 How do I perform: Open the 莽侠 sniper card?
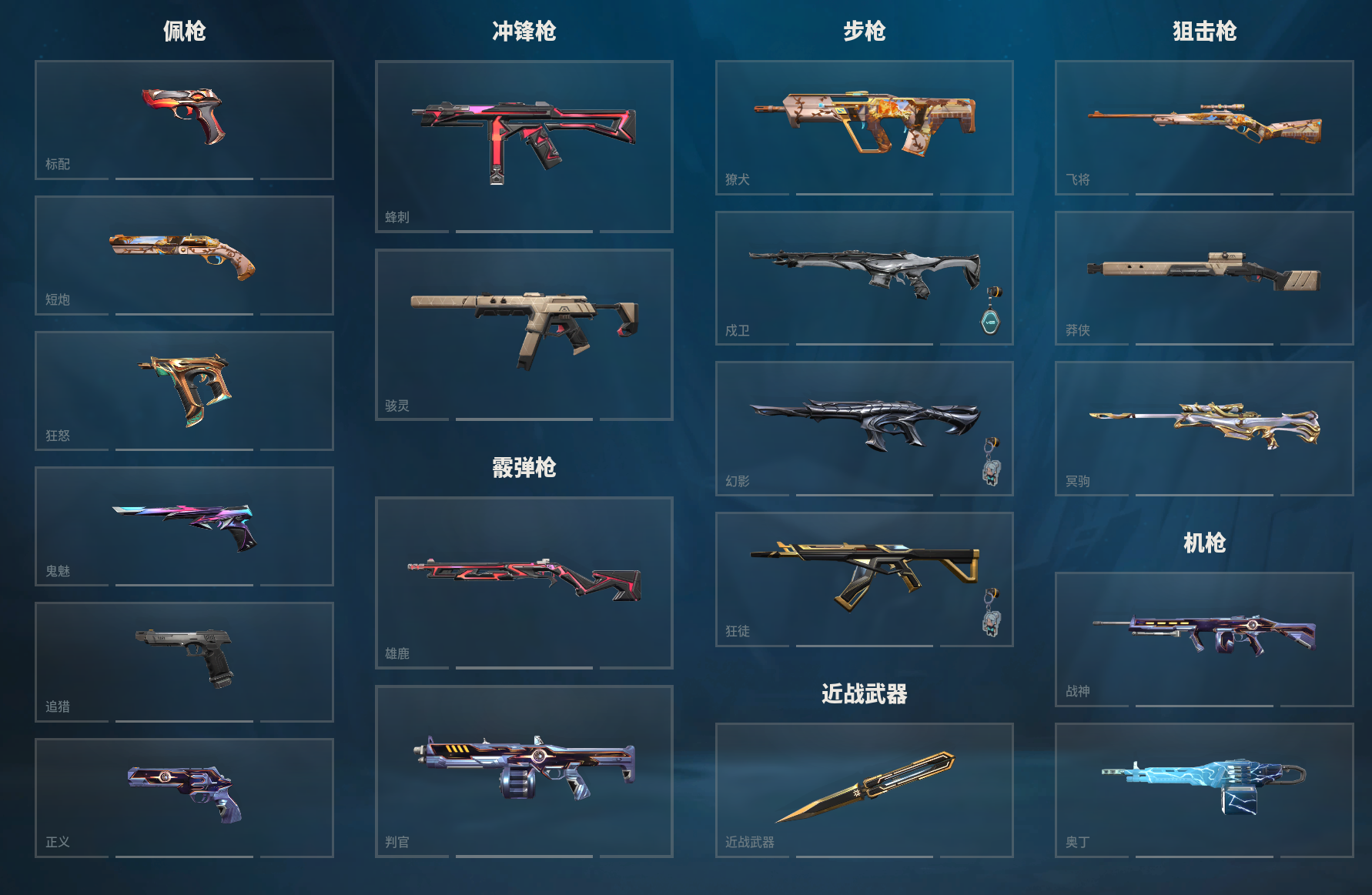1203,278
